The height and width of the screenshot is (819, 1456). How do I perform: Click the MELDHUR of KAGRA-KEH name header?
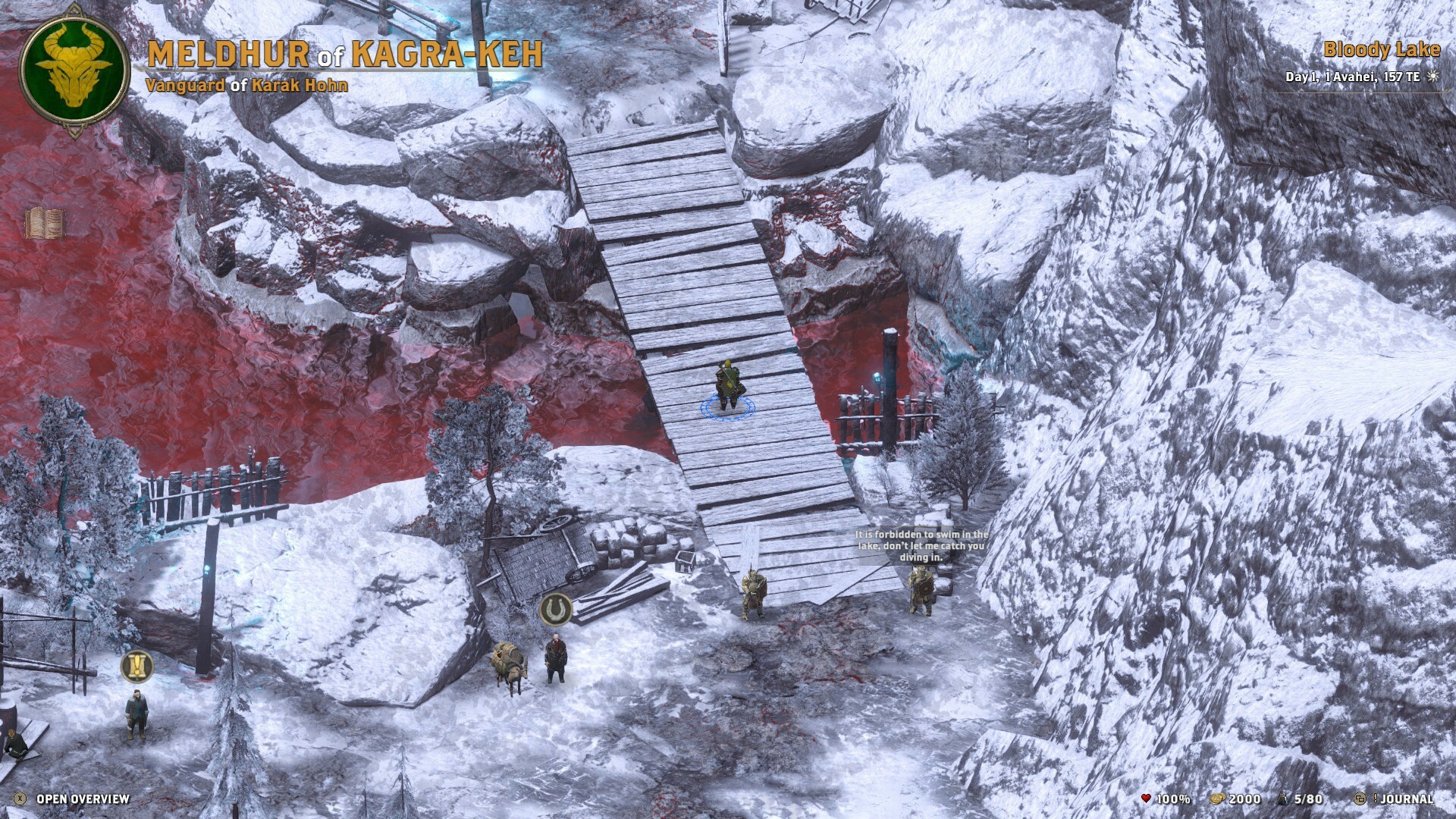click(x=345, y=53)
